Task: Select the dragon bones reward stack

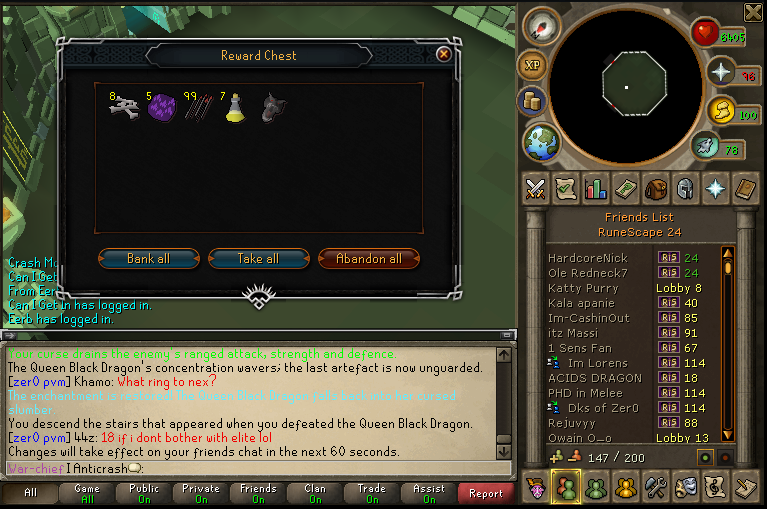Action: click(x=124, y=108)
